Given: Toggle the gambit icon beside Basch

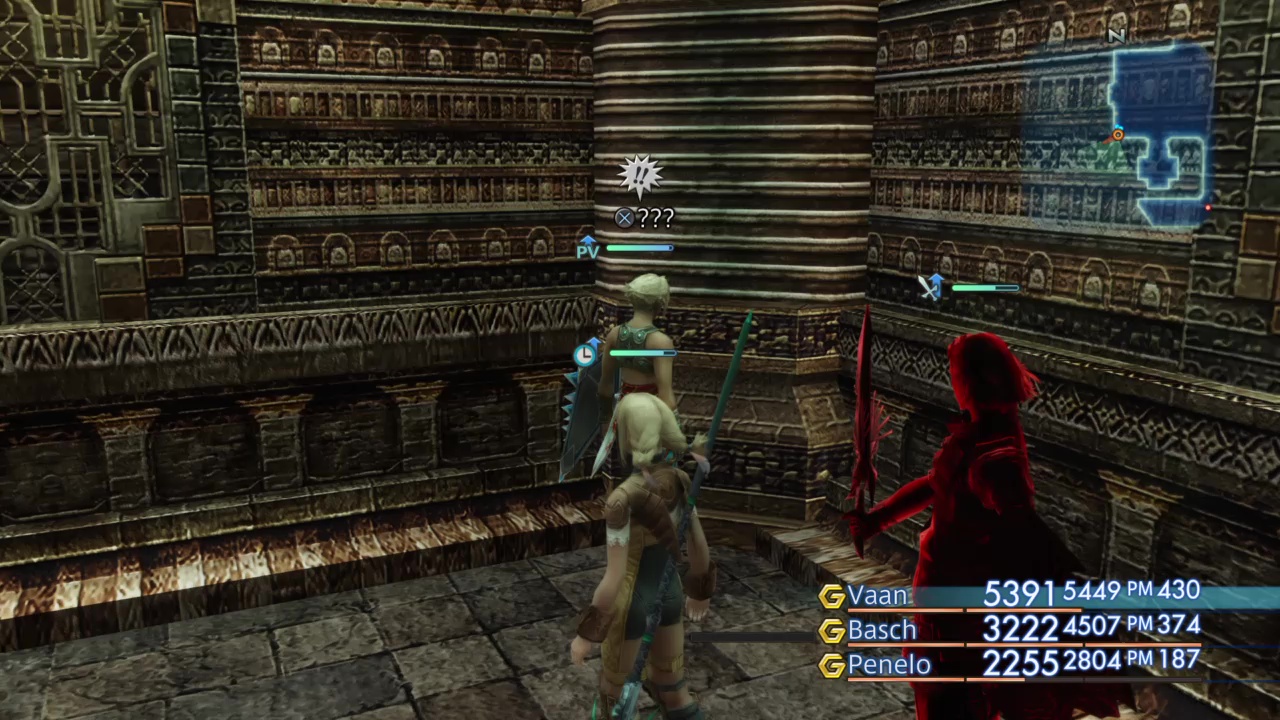Looking at the screenshot, I should coord(831,631).
